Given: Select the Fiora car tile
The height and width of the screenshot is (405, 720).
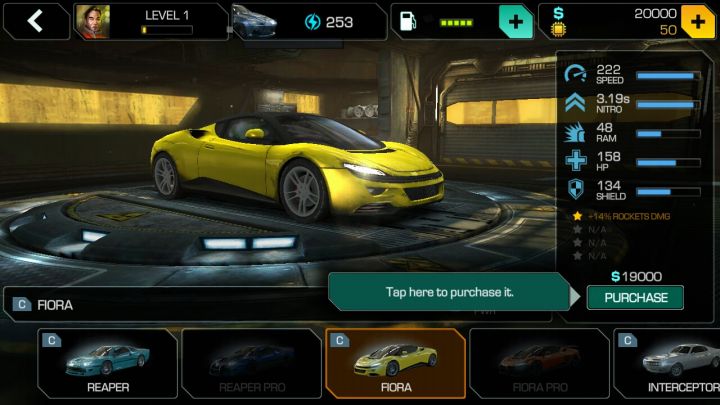Looking at the screenshot, I should [395, 363].
